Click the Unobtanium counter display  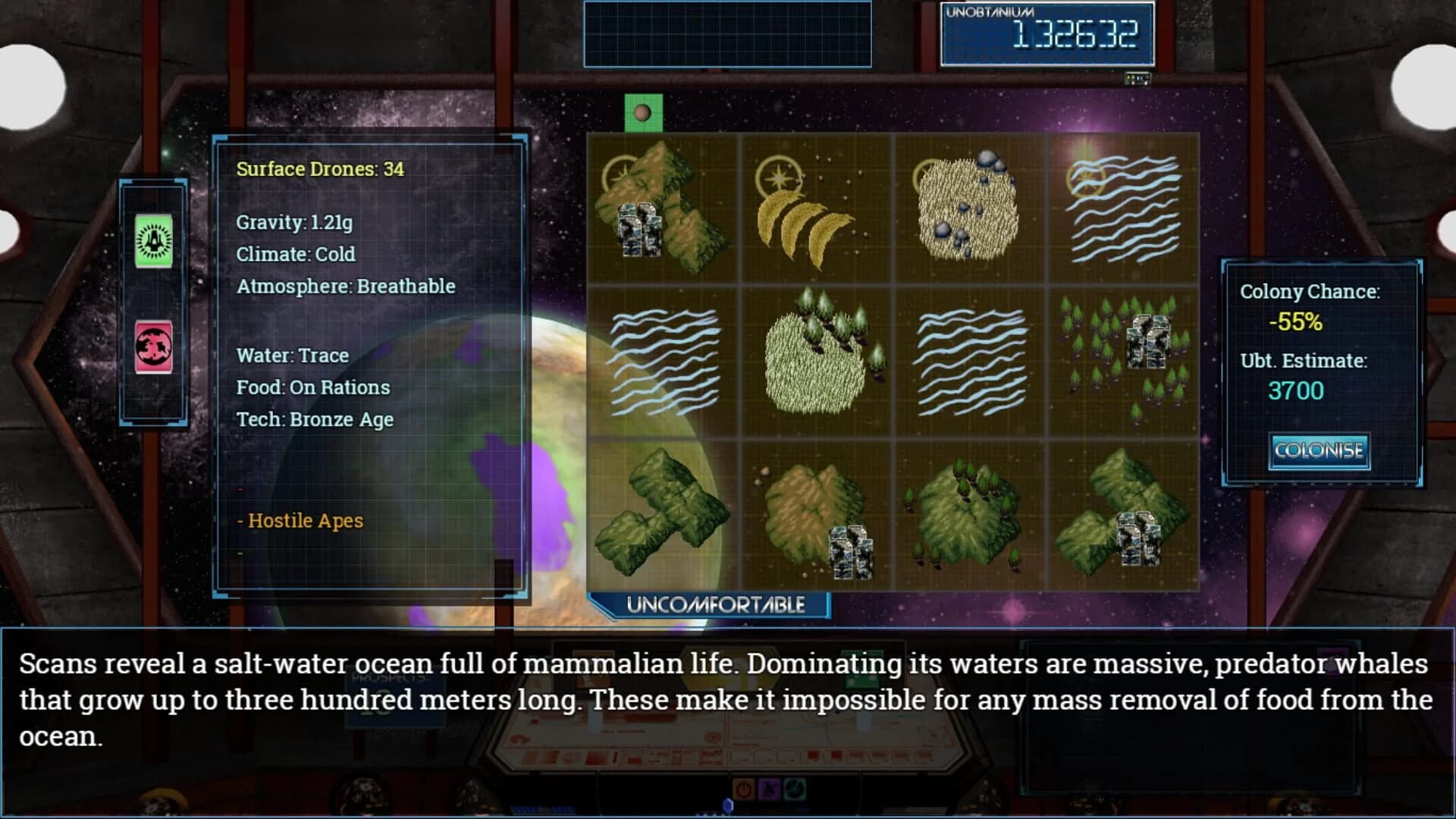pos(1046,33)
